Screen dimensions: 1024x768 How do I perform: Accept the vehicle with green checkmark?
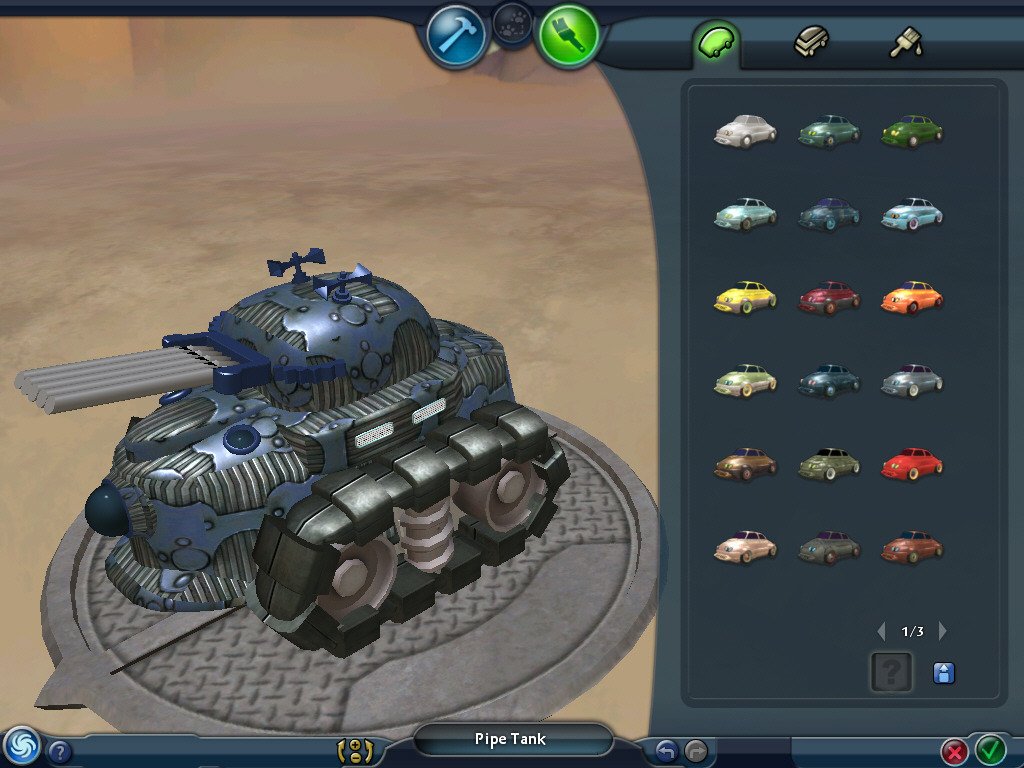coord(990,748)
